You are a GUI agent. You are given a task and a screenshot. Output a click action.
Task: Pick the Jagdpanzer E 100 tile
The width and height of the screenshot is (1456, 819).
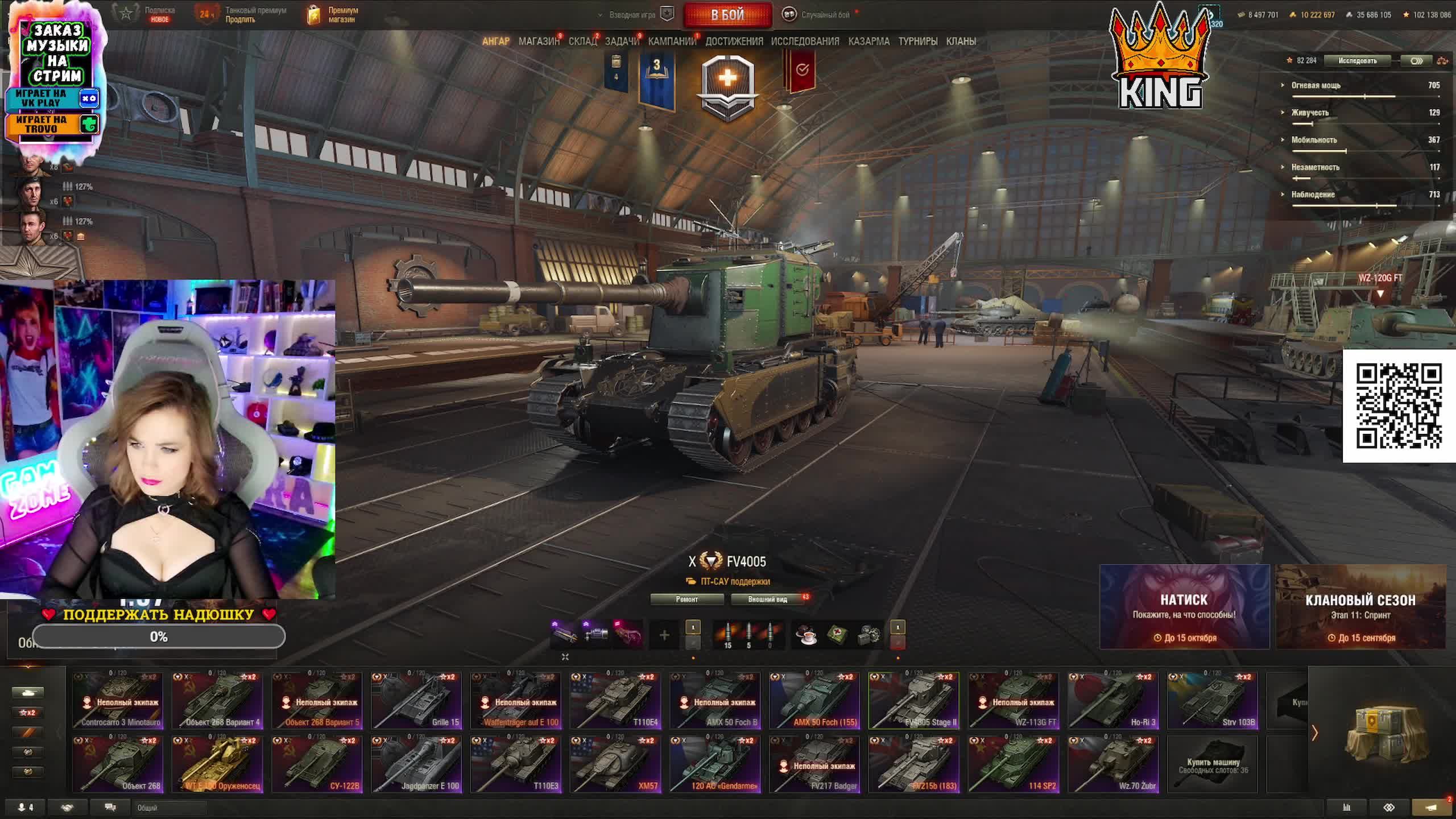pos(416,764)
